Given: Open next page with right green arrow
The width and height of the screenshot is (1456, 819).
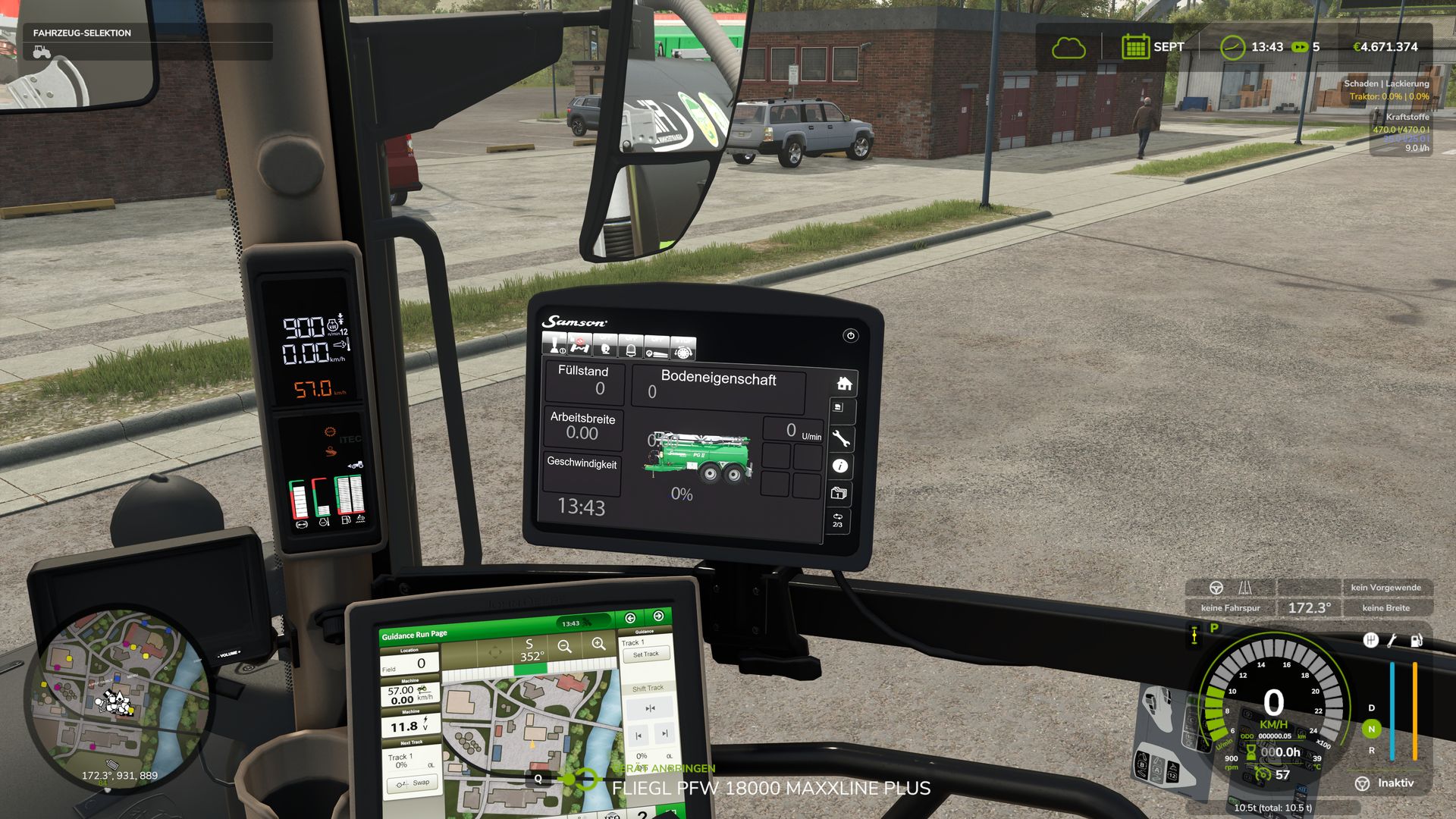Looking at the screenshot, I should (x=658, y=616).
